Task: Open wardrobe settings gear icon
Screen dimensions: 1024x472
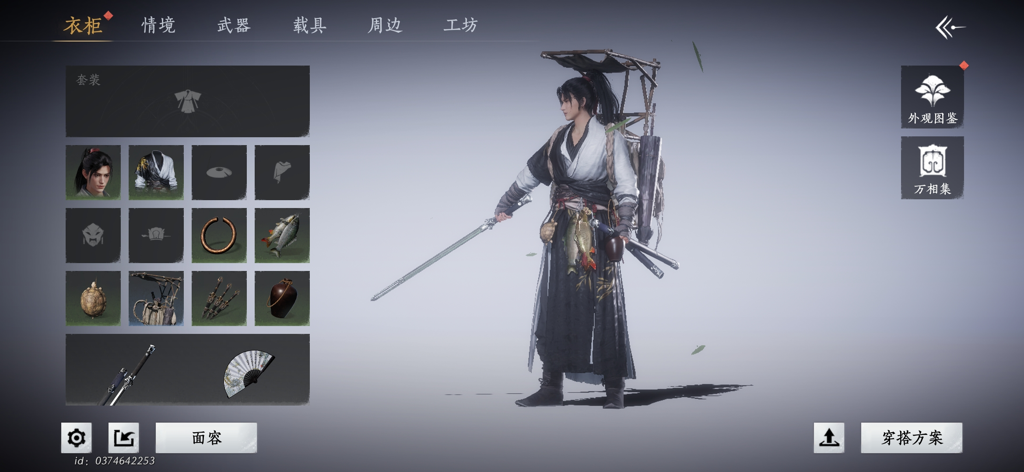Action: pos(76,438)
